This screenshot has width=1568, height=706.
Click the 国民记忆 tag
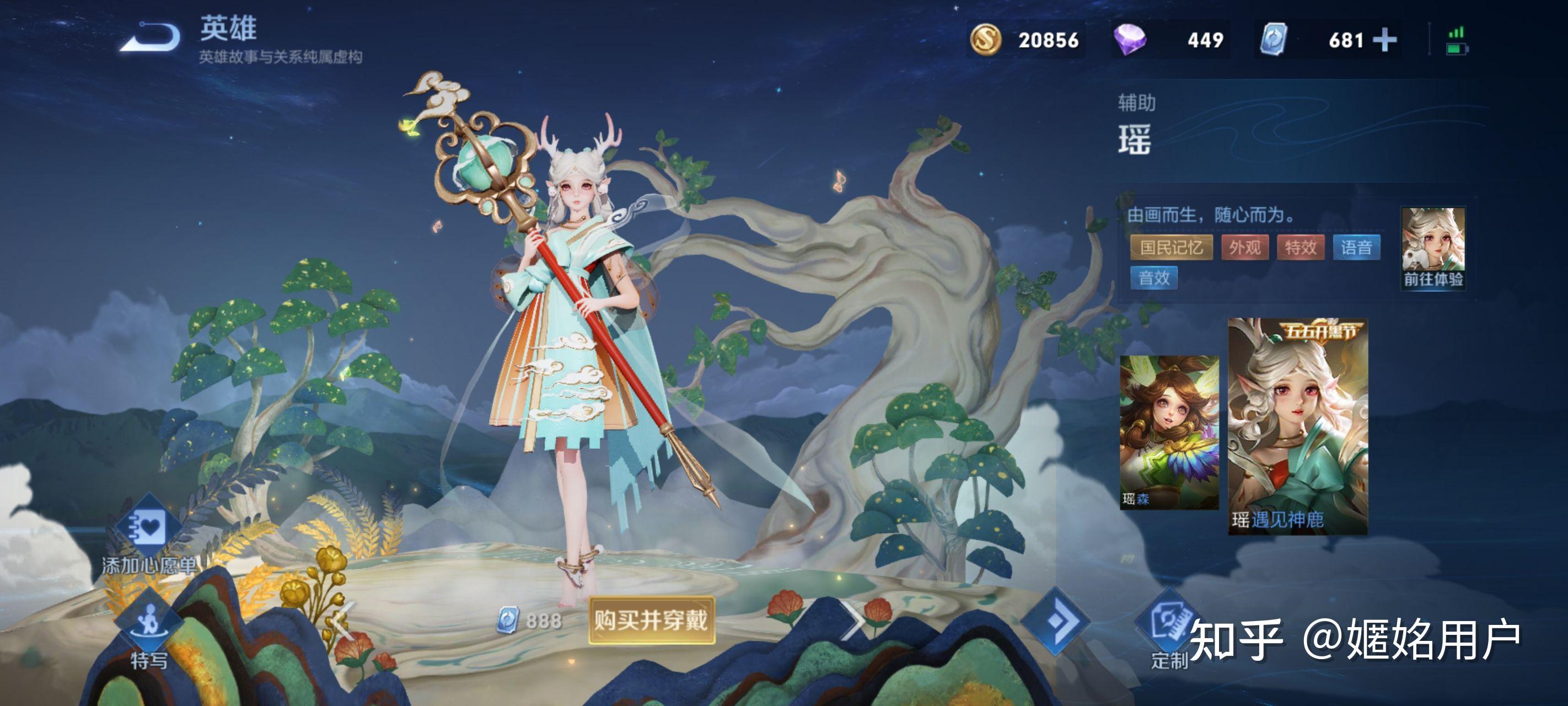point(1170,247)
